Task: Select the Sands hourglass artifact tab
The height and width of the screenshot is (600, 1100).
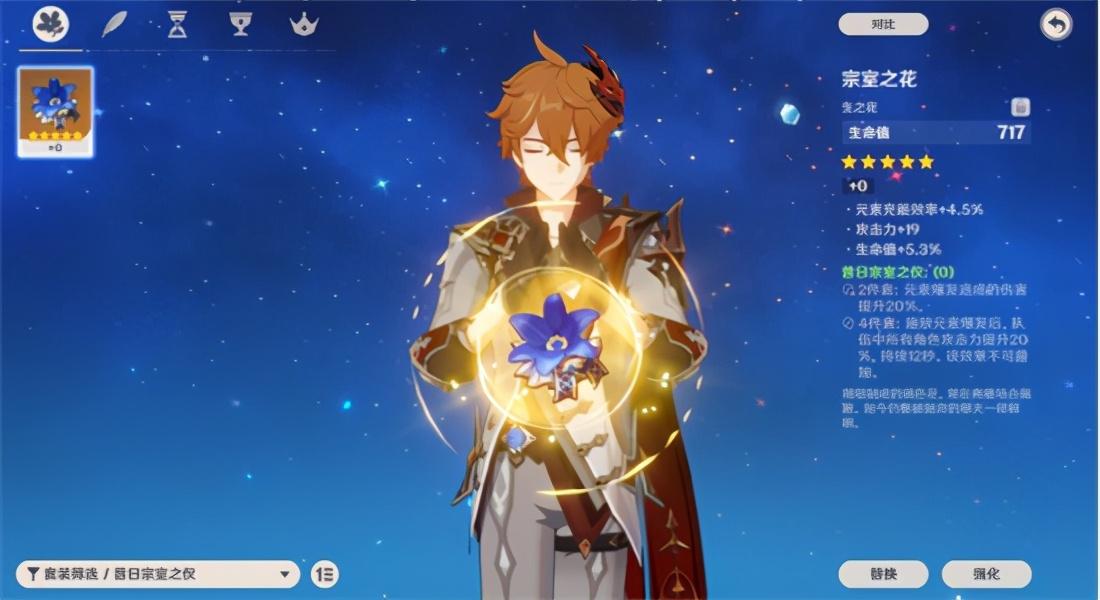Action: [177, 24]
